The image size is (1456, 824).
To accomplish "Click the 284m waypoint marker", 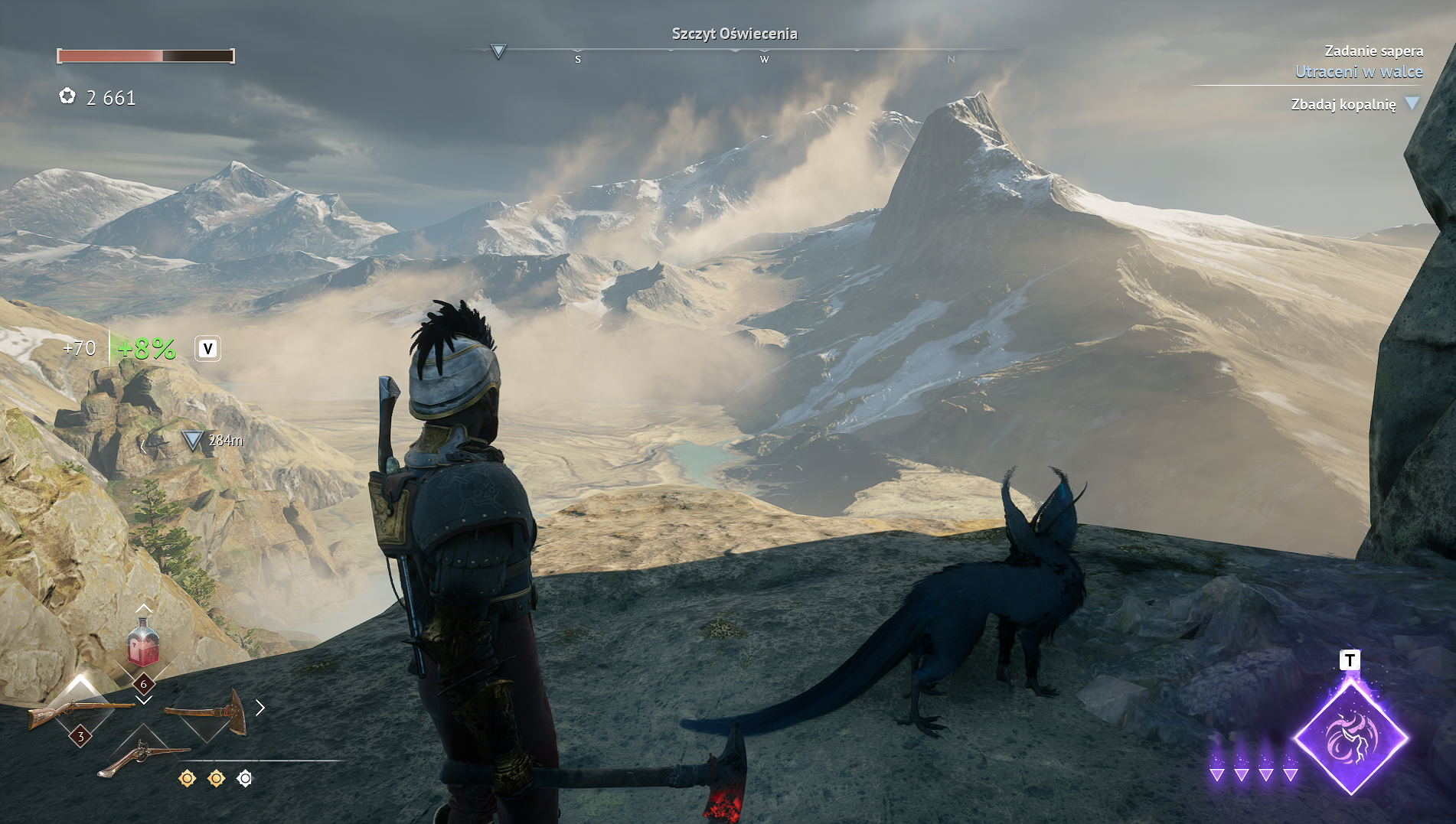I will pyautogui.click(x=192, y=441).
